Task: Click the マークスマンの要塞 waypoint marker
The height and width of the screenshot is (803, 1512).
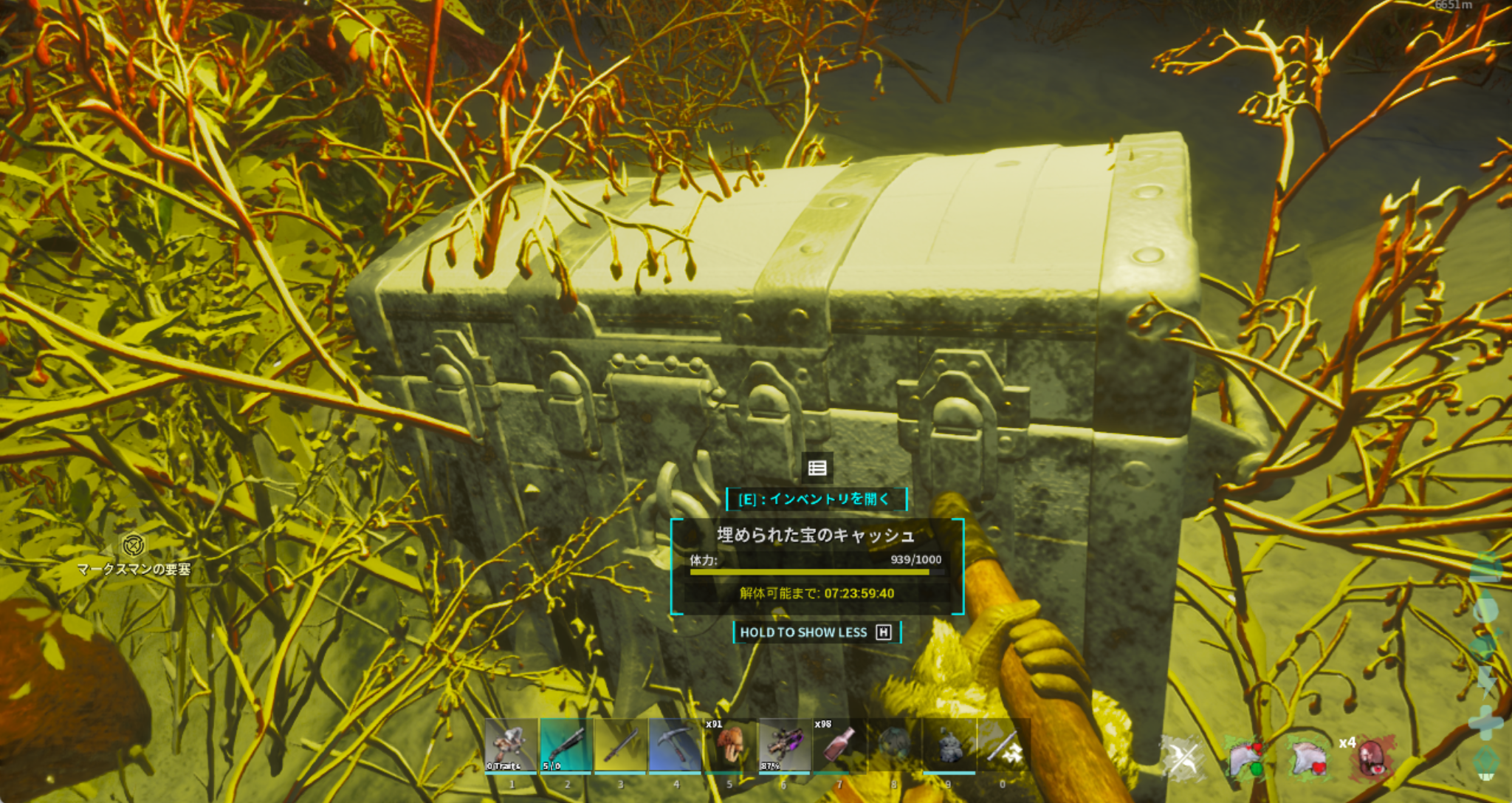Action: (x=133, y=546)
